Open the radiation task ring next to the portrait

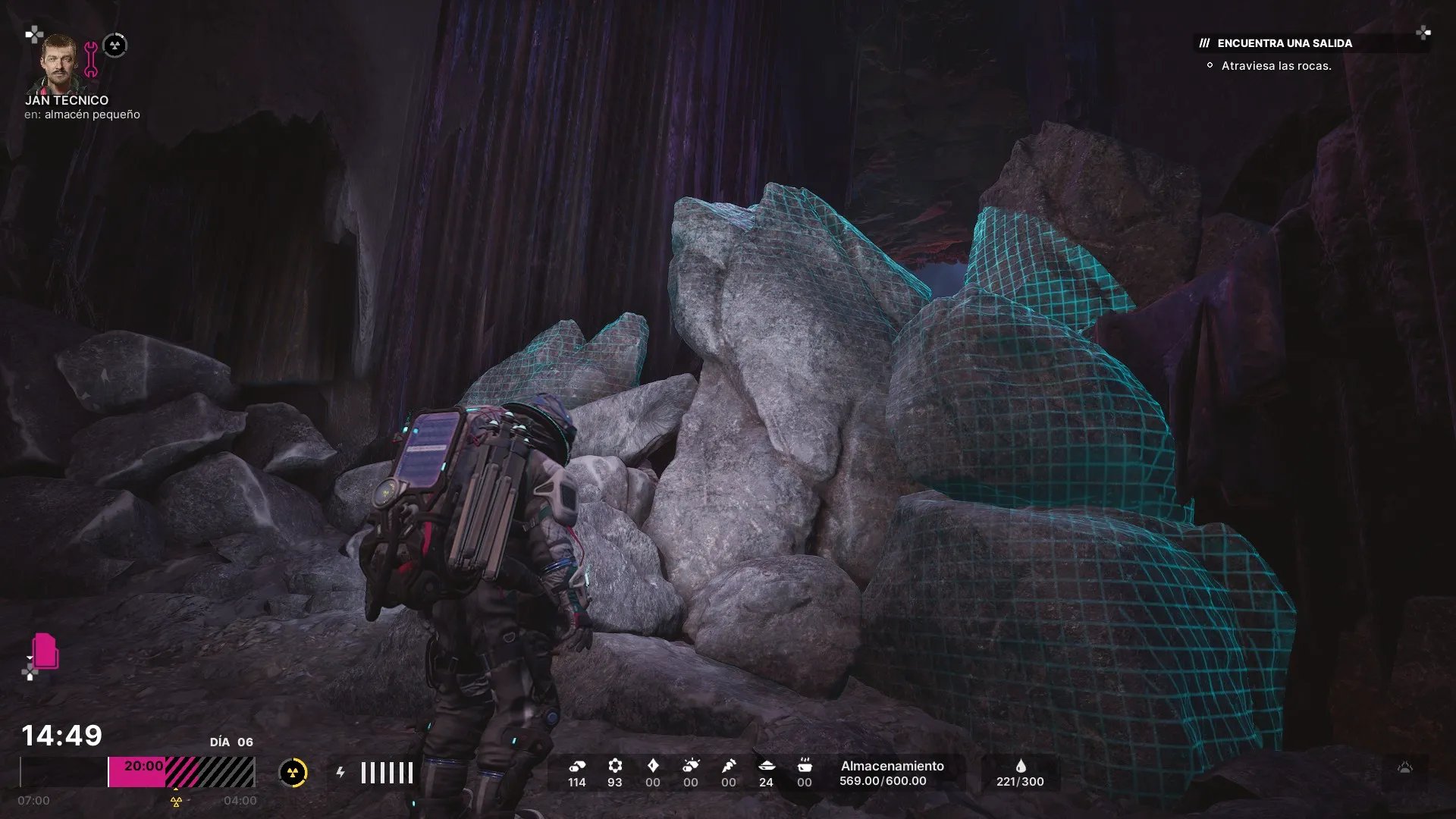(x=115, y=45)
